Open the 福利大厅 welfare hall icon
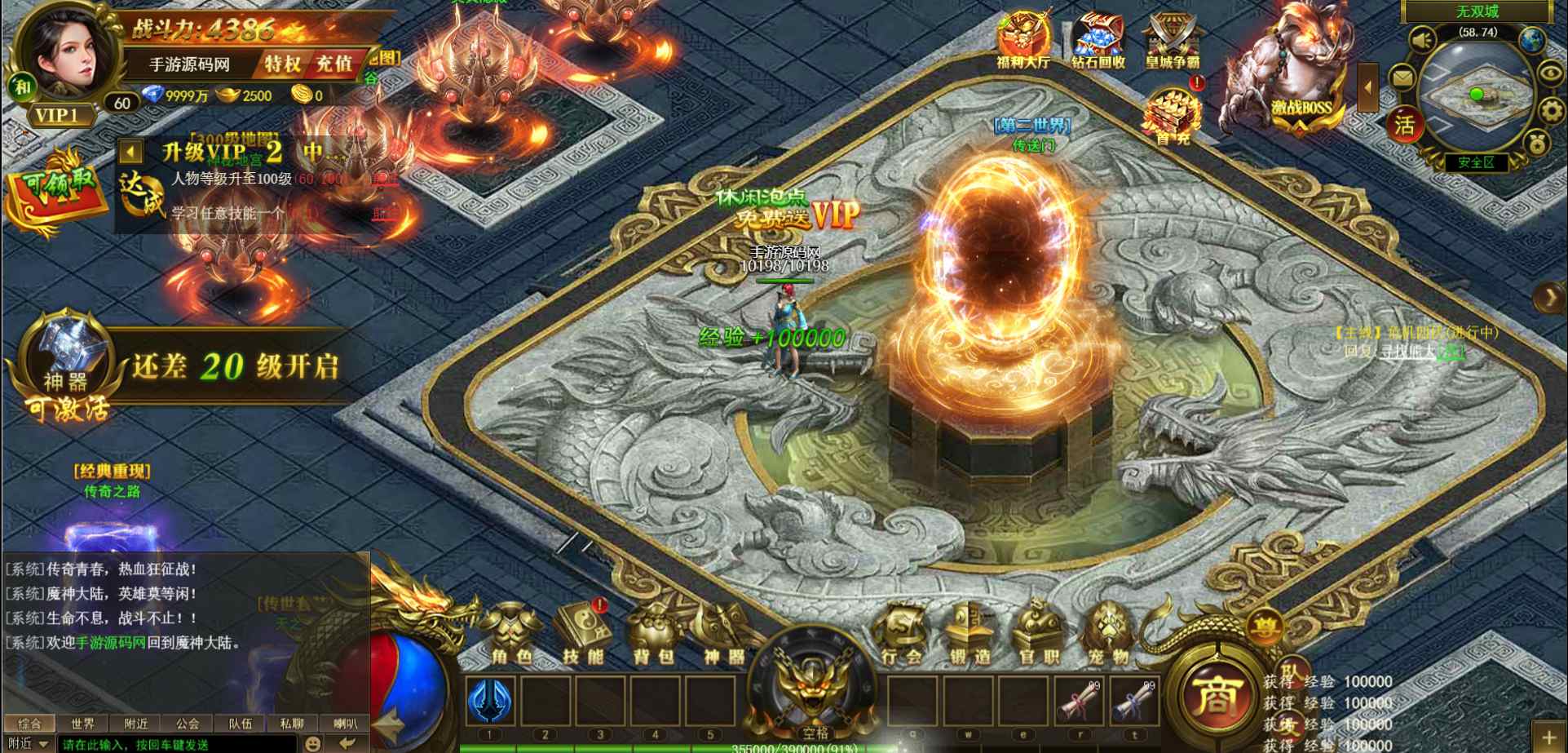The width and height of the screenshot is (1568, 753). coord(1023,39)
